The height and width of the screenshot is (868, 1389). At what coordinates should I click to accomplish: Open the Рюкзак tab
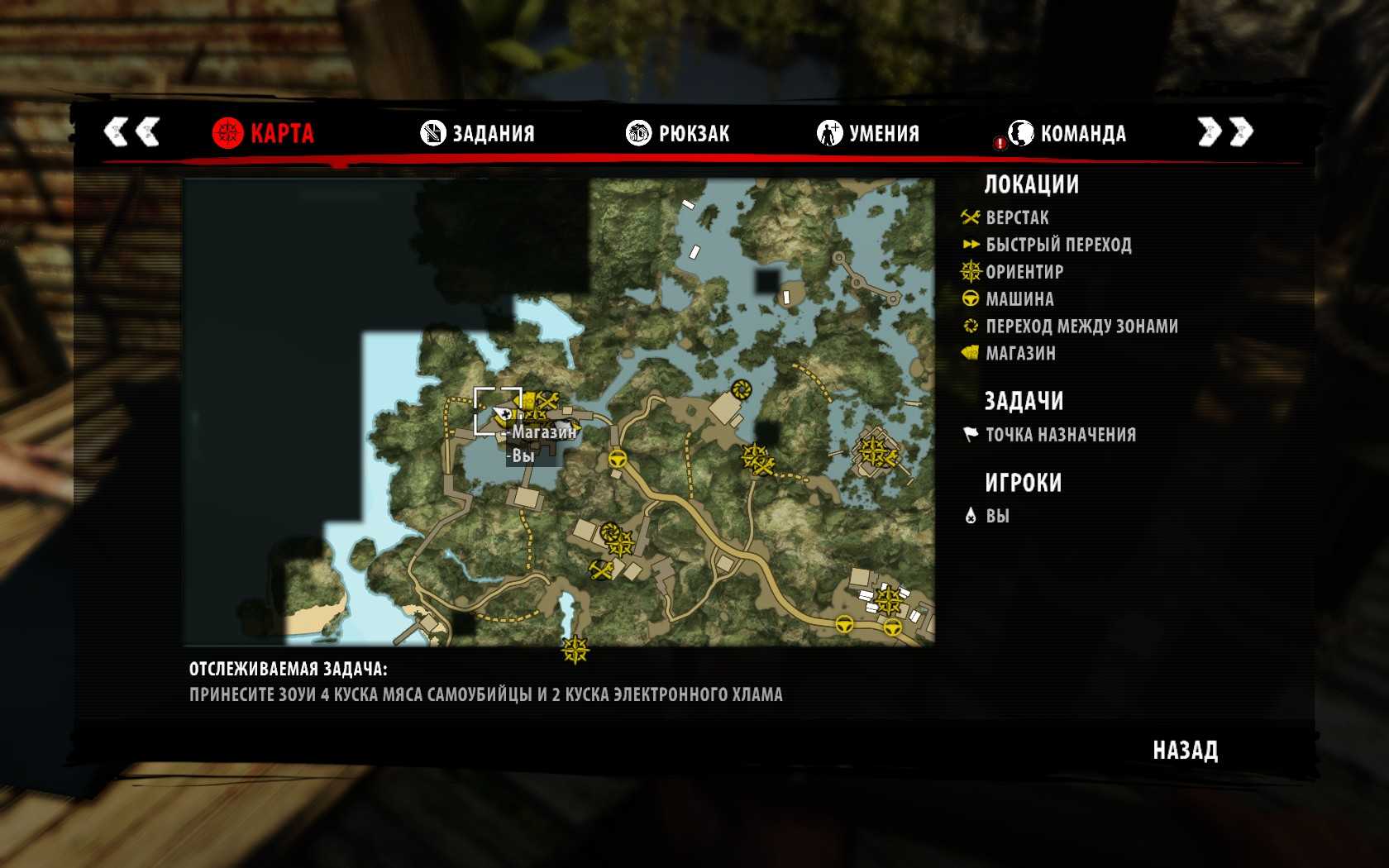pyautogui.click(x=678, y=133)
